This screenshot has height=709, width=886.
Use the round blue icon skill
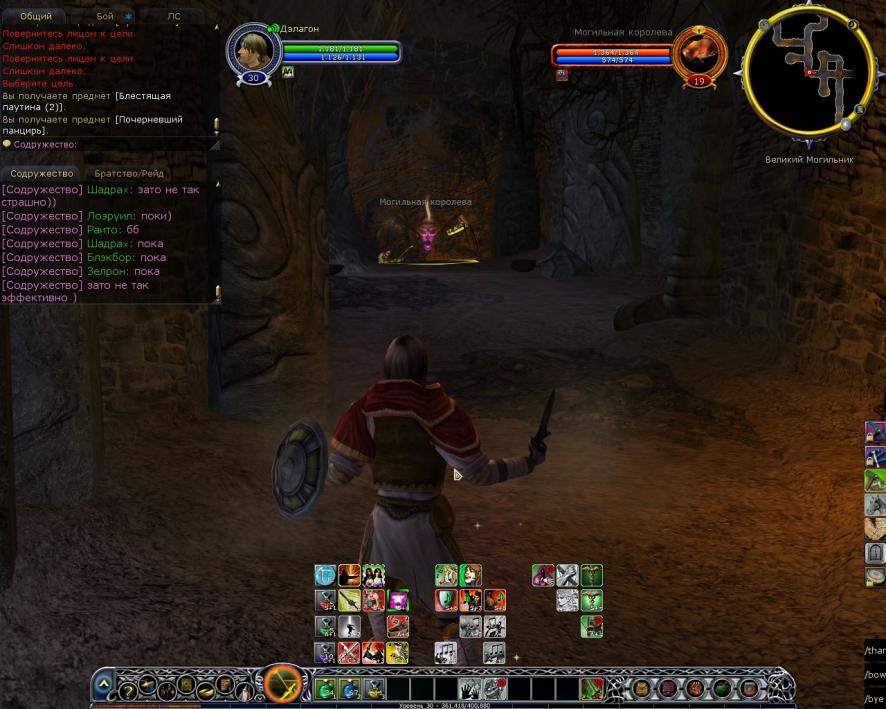[x=326, y=575]
